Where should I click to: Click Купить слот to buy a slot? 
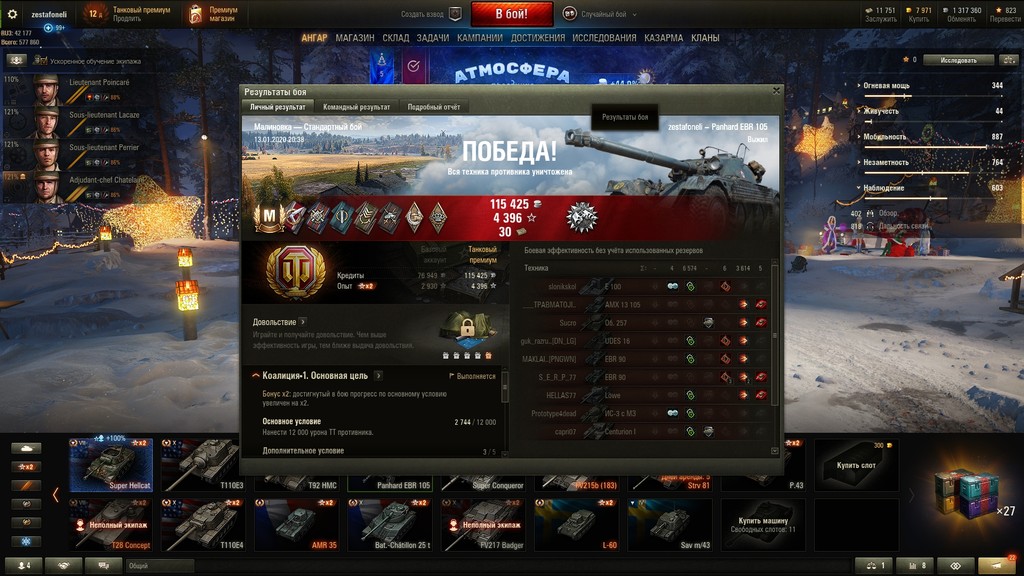856,465
